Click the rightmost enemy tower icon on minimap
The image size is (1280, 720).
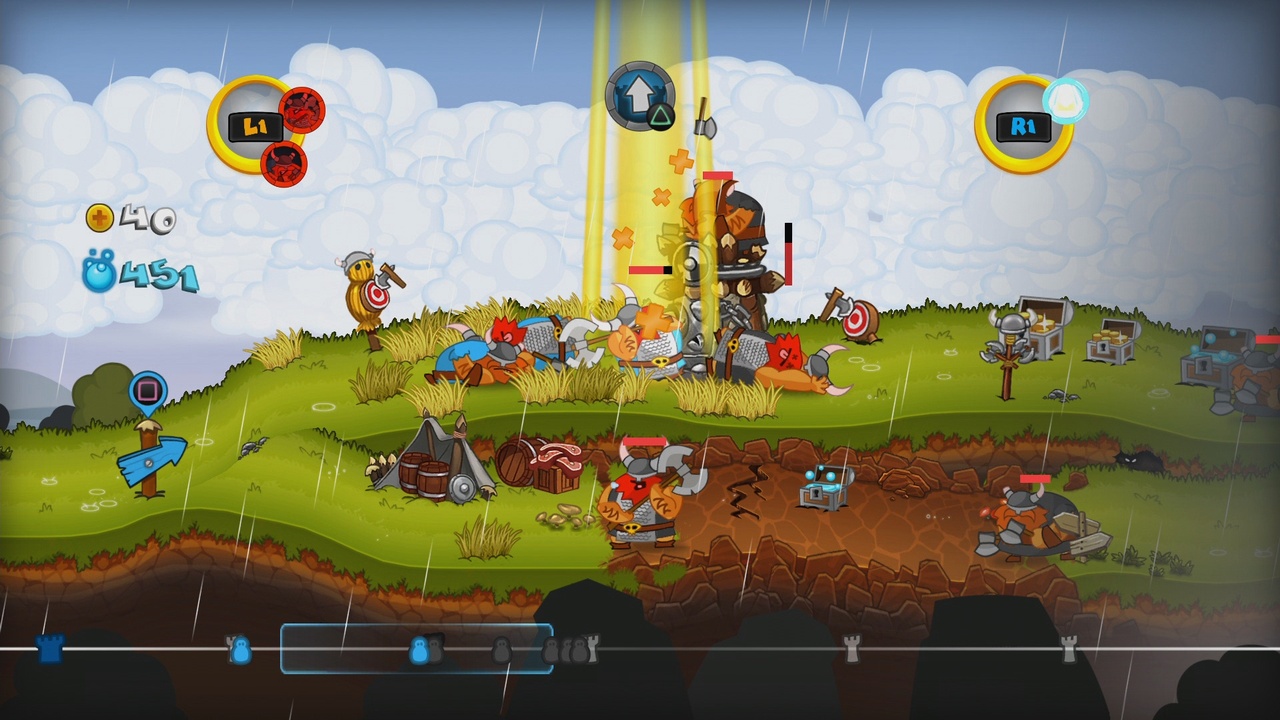click(1069, 648)
